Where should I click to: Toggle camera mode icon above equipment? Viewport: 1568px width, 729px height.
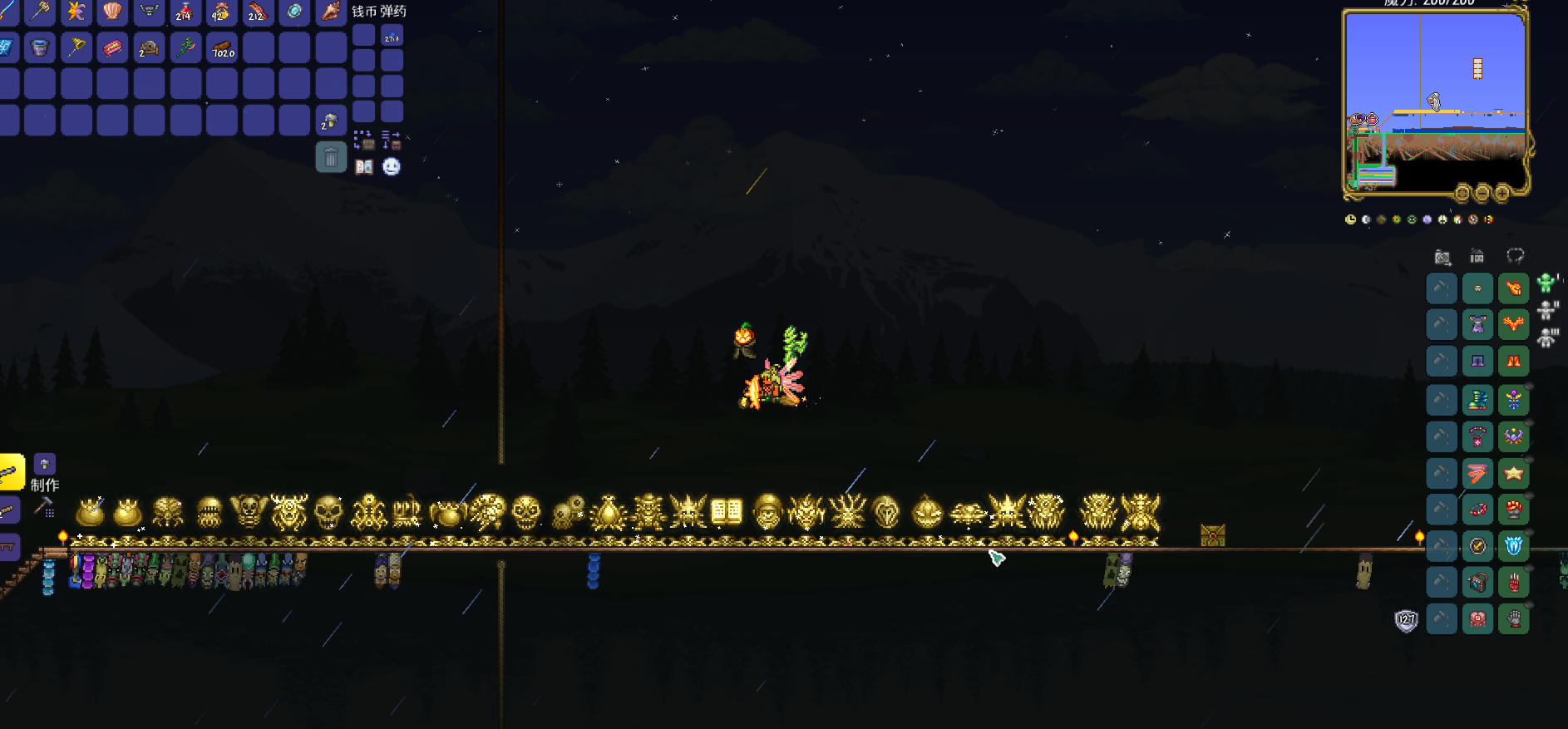pyautogui.click(x=1442, y=257)
